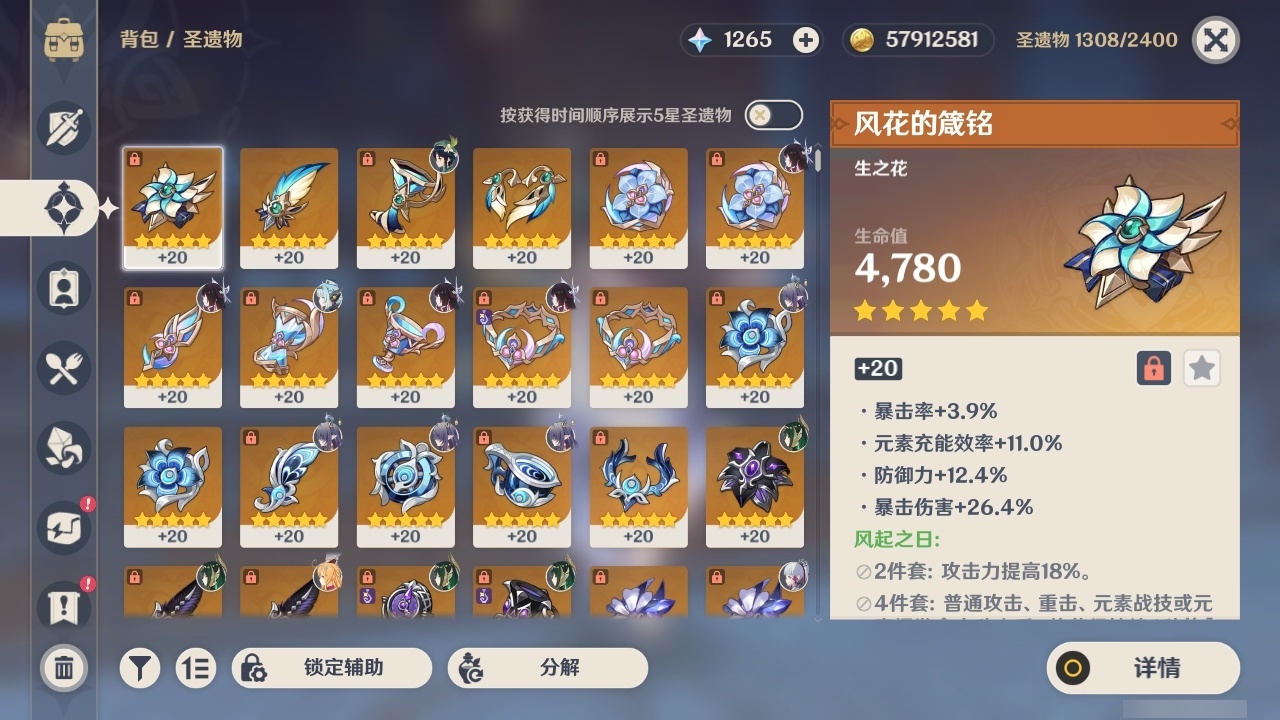Open the character development materials crystal icon
This screenshot has height=720, width=1280.
tap(63, 448)
